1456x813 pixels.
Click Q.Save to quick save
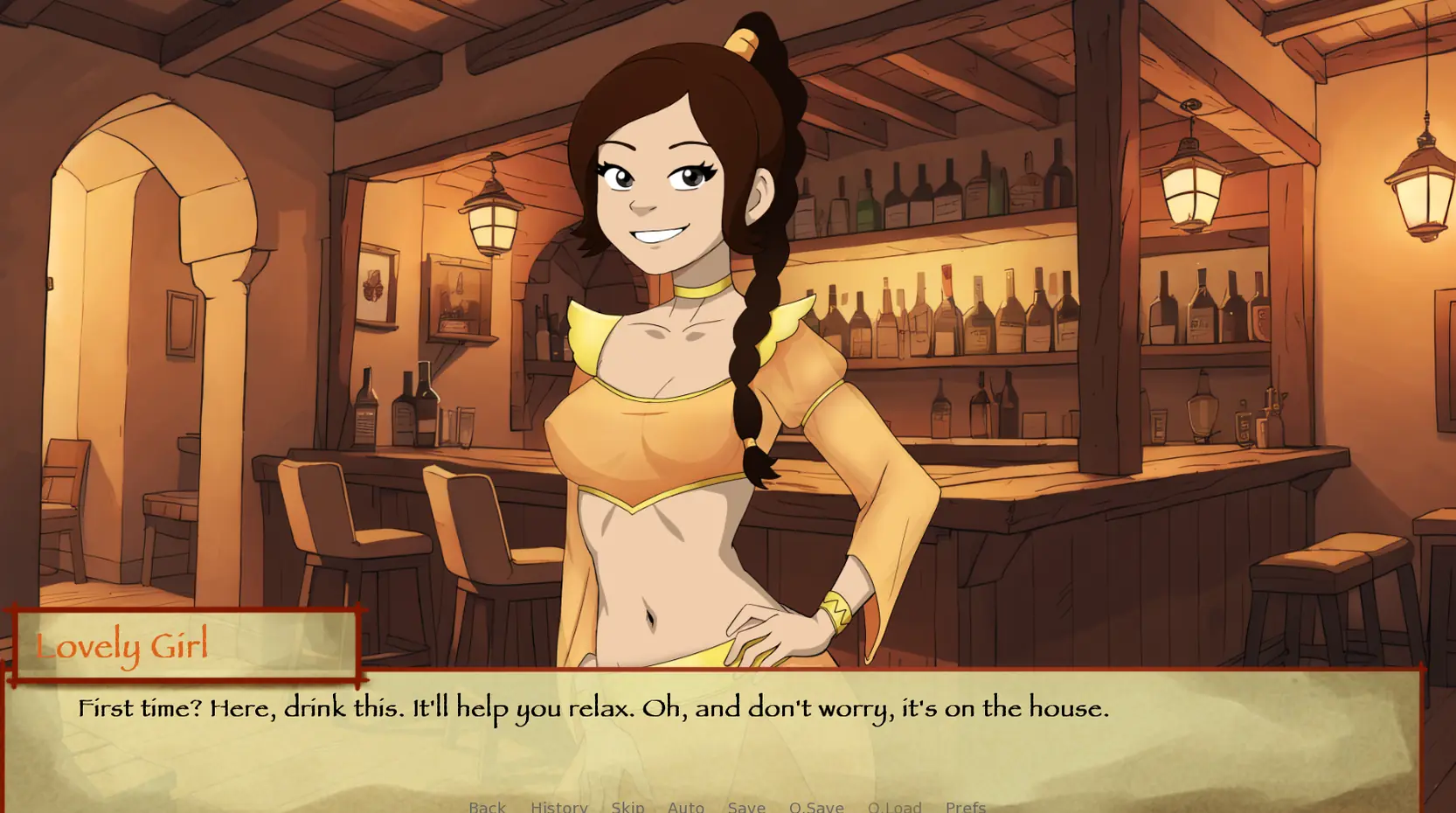click(x=816, y=806)
